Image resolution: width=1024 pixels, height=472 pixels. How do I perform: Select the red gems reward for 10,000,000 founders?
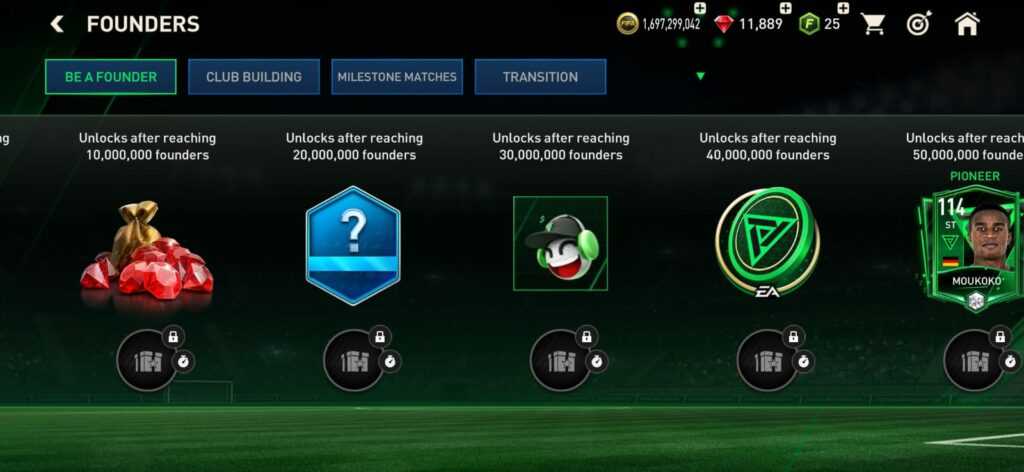point(147,248)
